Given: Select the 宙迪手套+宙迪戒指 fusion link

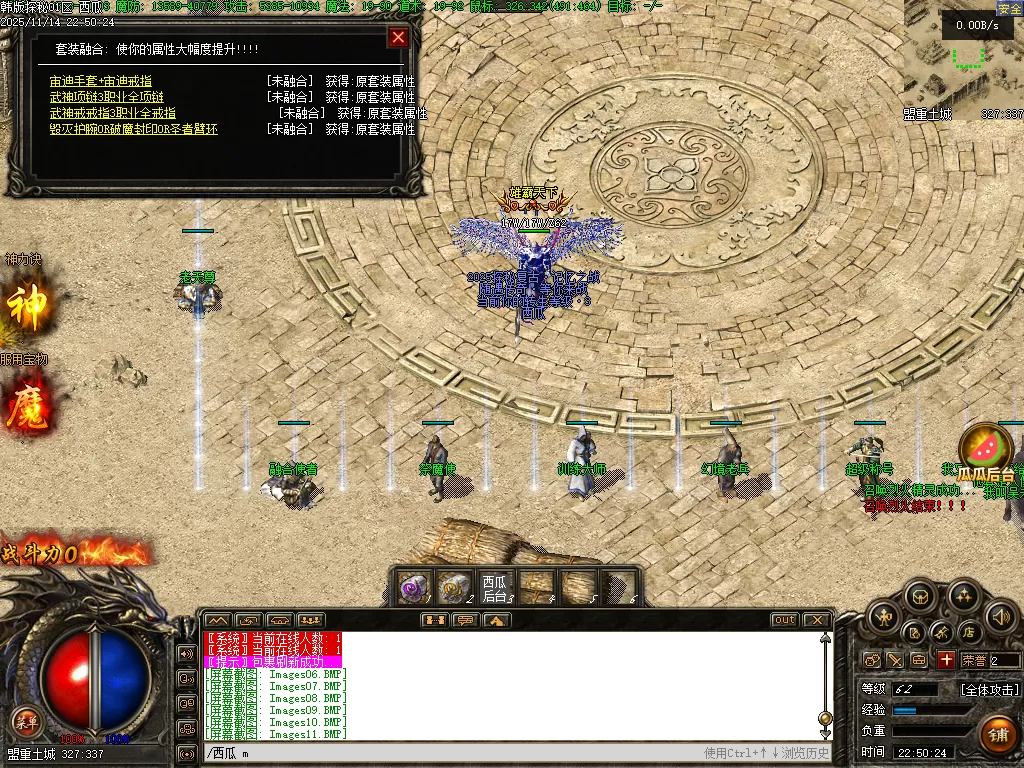Looking at the screenshot, I should pyautogui.click(x=101, y=81).
